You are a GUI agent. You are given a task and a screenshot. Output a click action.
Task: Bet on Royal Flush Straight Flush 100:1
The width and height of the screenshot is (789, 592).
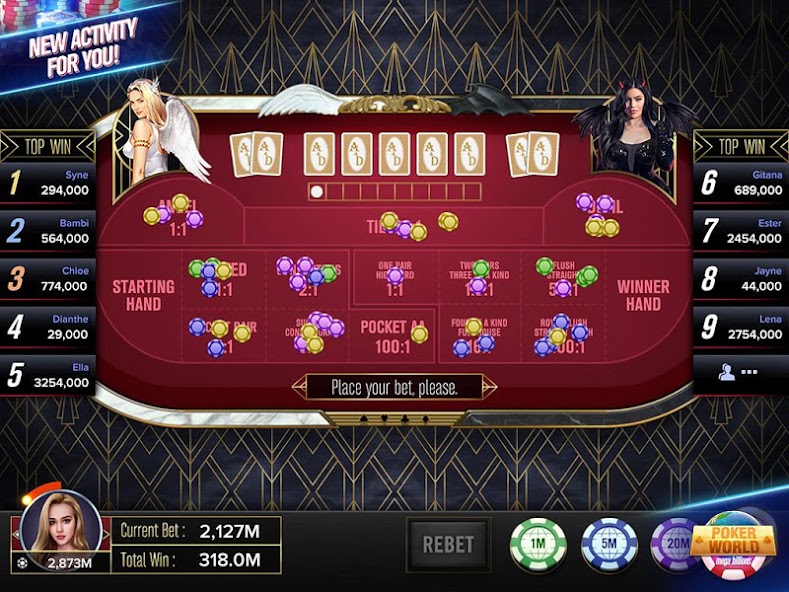[x=562, y=335]
